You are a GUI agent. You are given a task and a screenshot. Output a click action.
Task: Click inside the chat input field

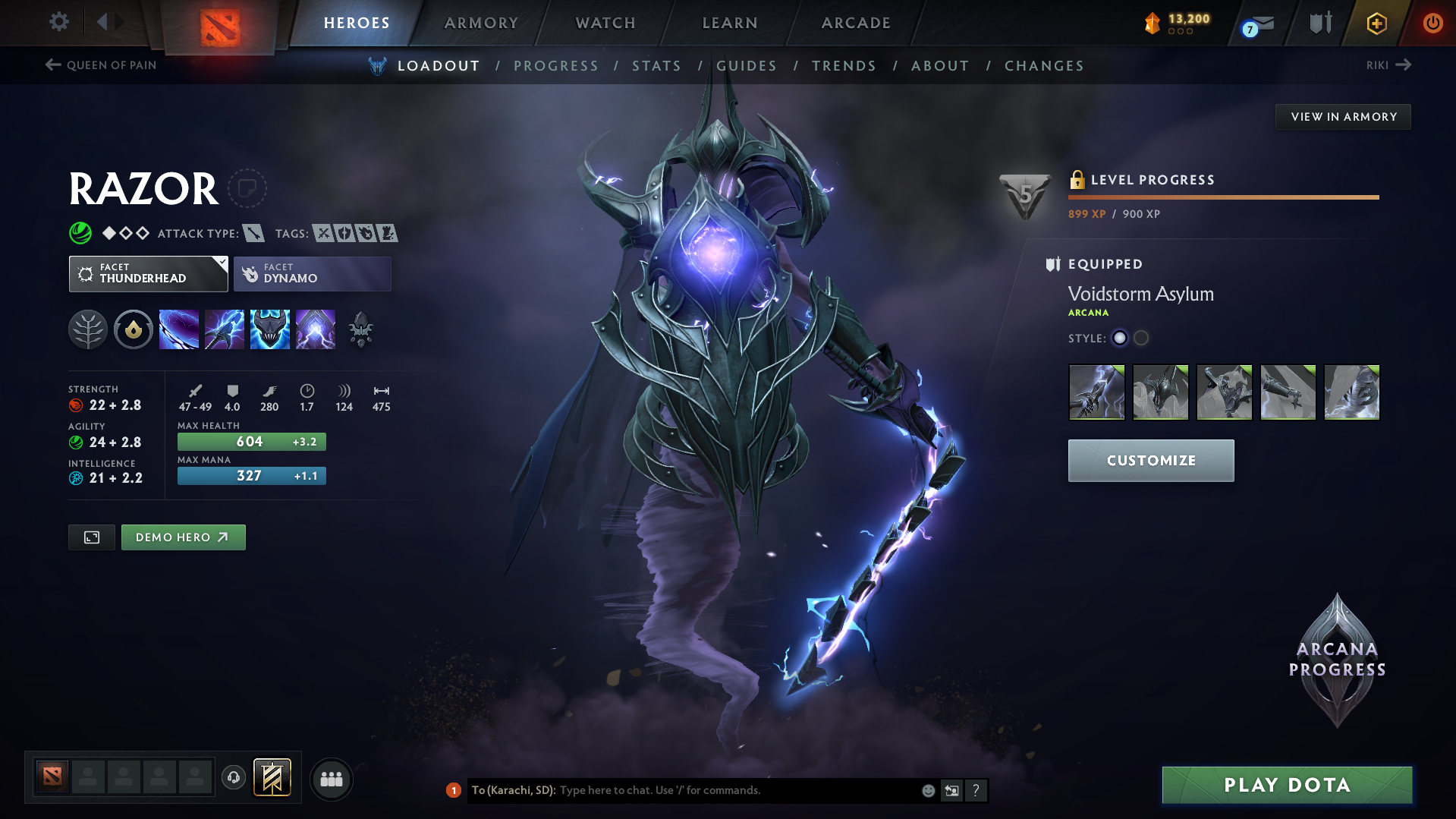click(721, 790)
